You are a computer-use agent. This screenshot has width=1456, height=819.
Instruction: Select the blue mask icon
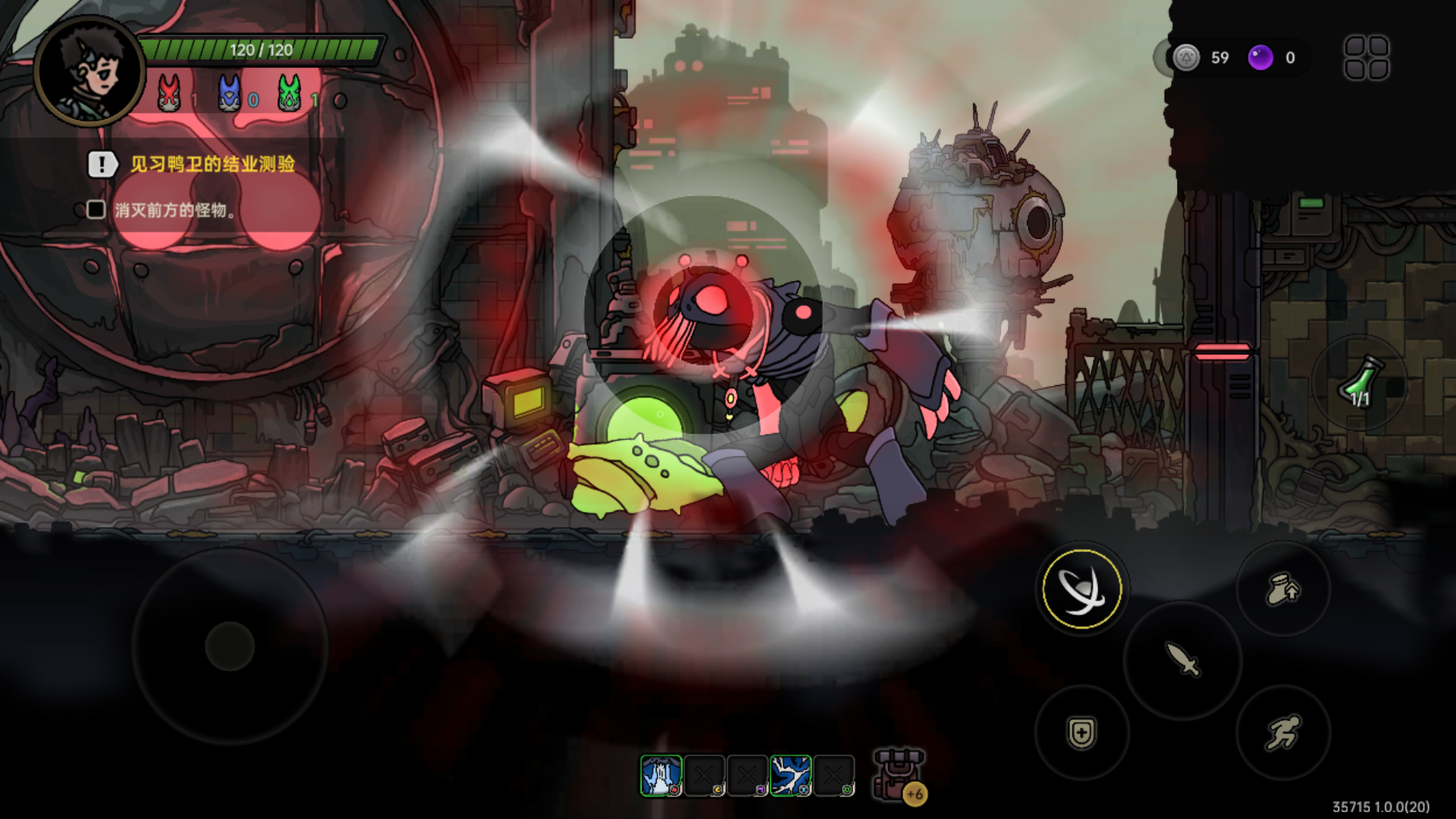pos(229,94)
